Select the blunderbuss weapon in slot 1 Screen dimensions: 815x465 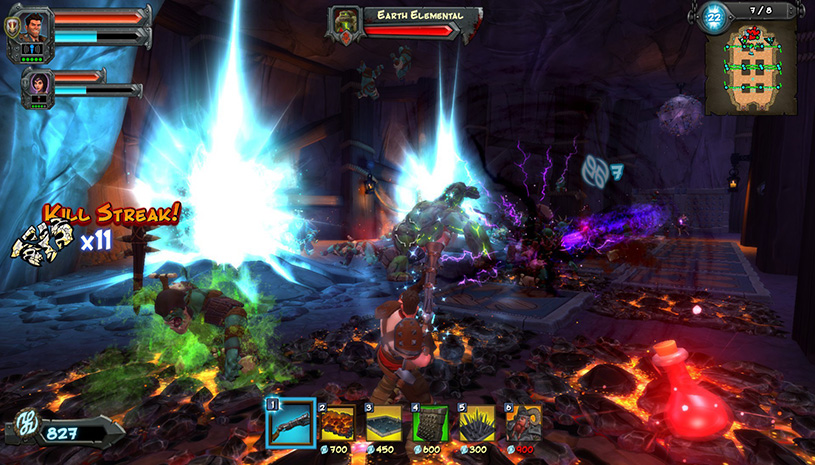[291, 424]
